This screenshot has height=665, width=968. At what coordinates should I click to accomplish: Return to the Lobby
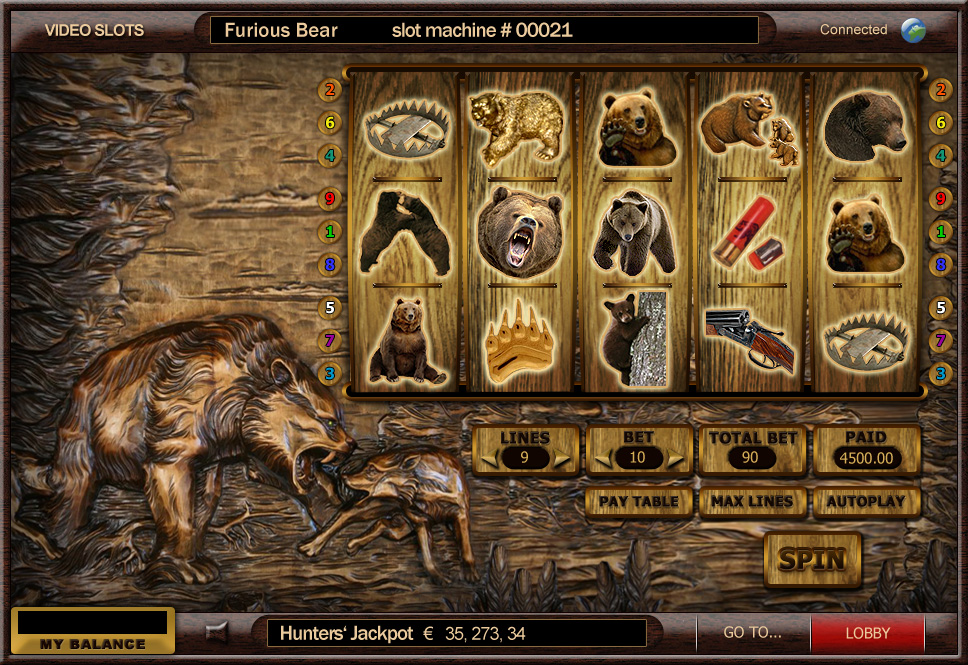point(867,633)
